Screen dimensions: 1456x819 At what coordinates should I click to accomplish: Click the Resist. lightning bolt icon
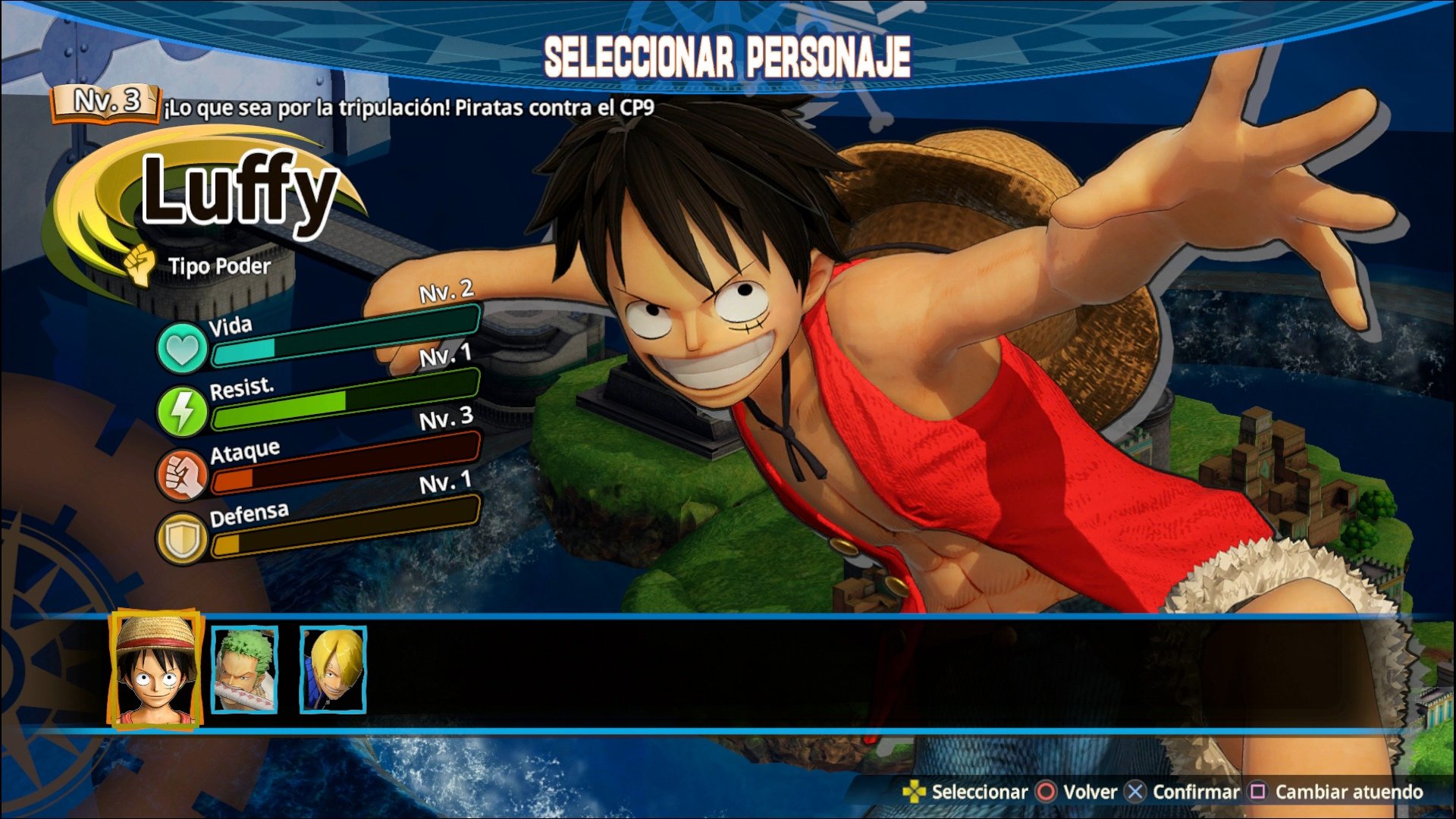(x=184, y=410)
